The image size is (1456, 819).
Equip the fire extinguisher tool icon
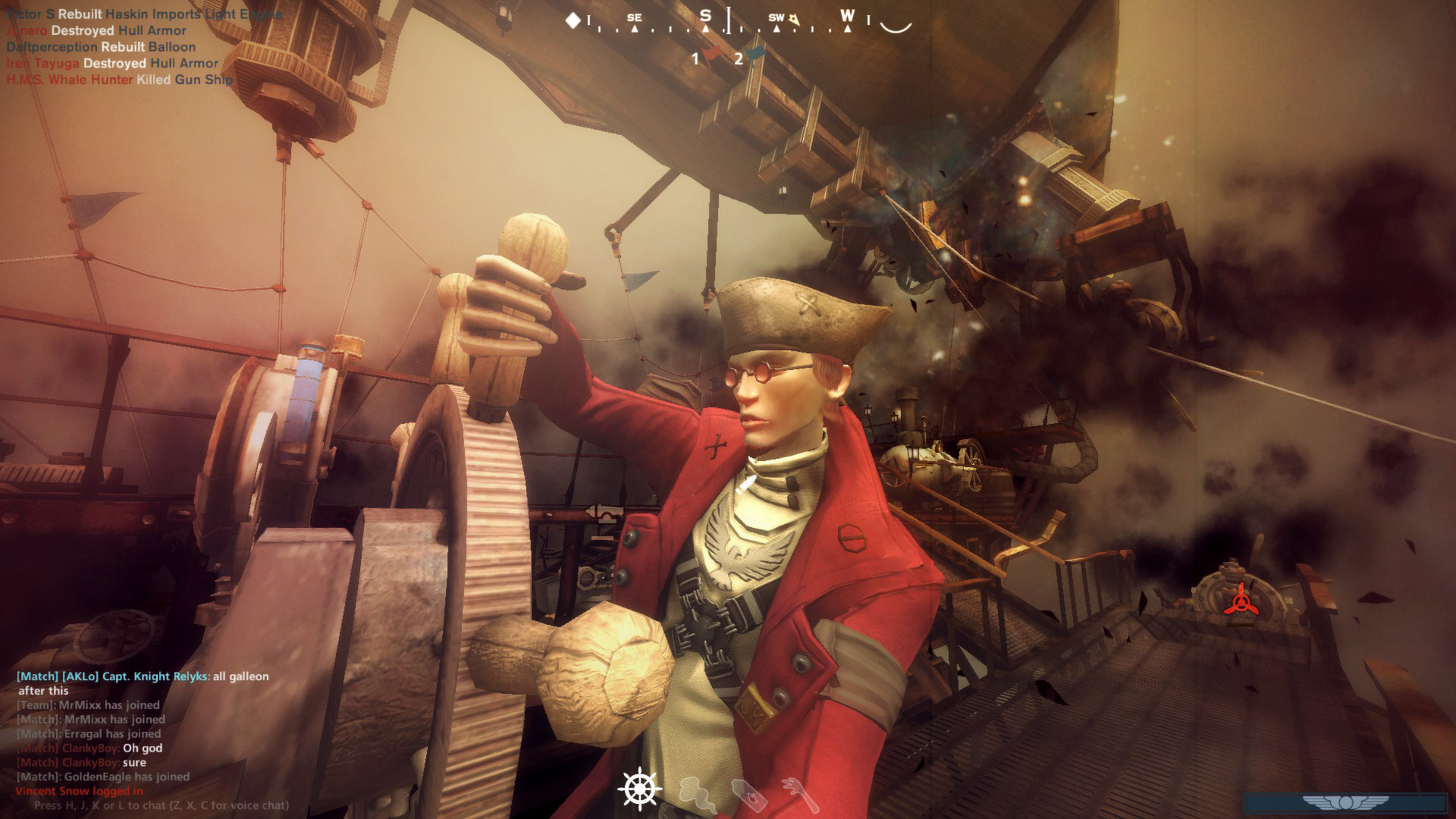[x=750, y=793]
